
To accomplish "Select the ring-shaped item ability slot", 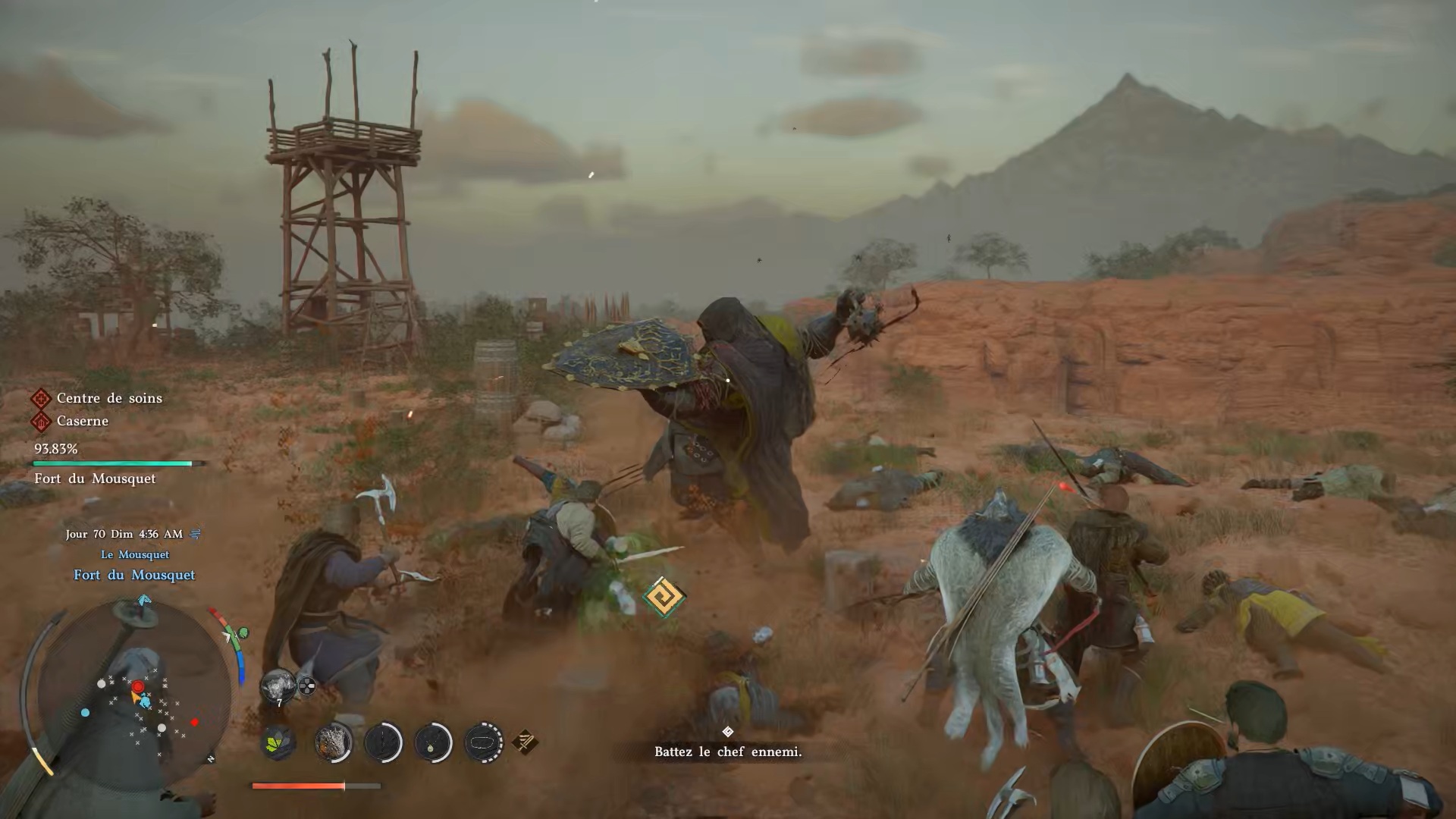I will click(483, 742).
